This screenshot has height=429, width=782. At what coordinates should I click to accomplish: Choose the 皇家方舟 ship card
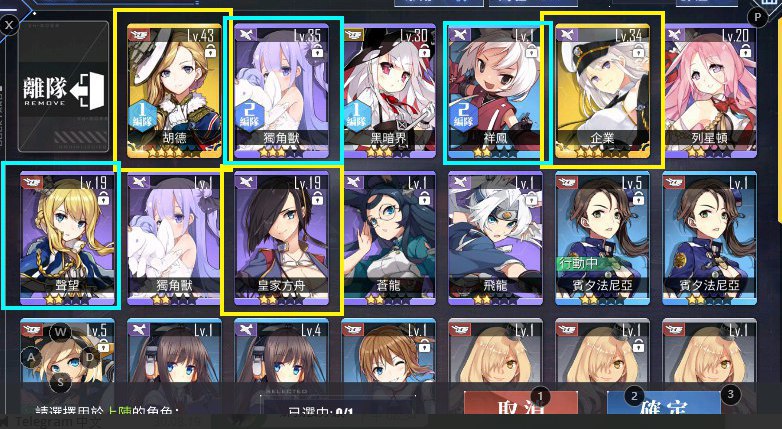click(279, 236)
